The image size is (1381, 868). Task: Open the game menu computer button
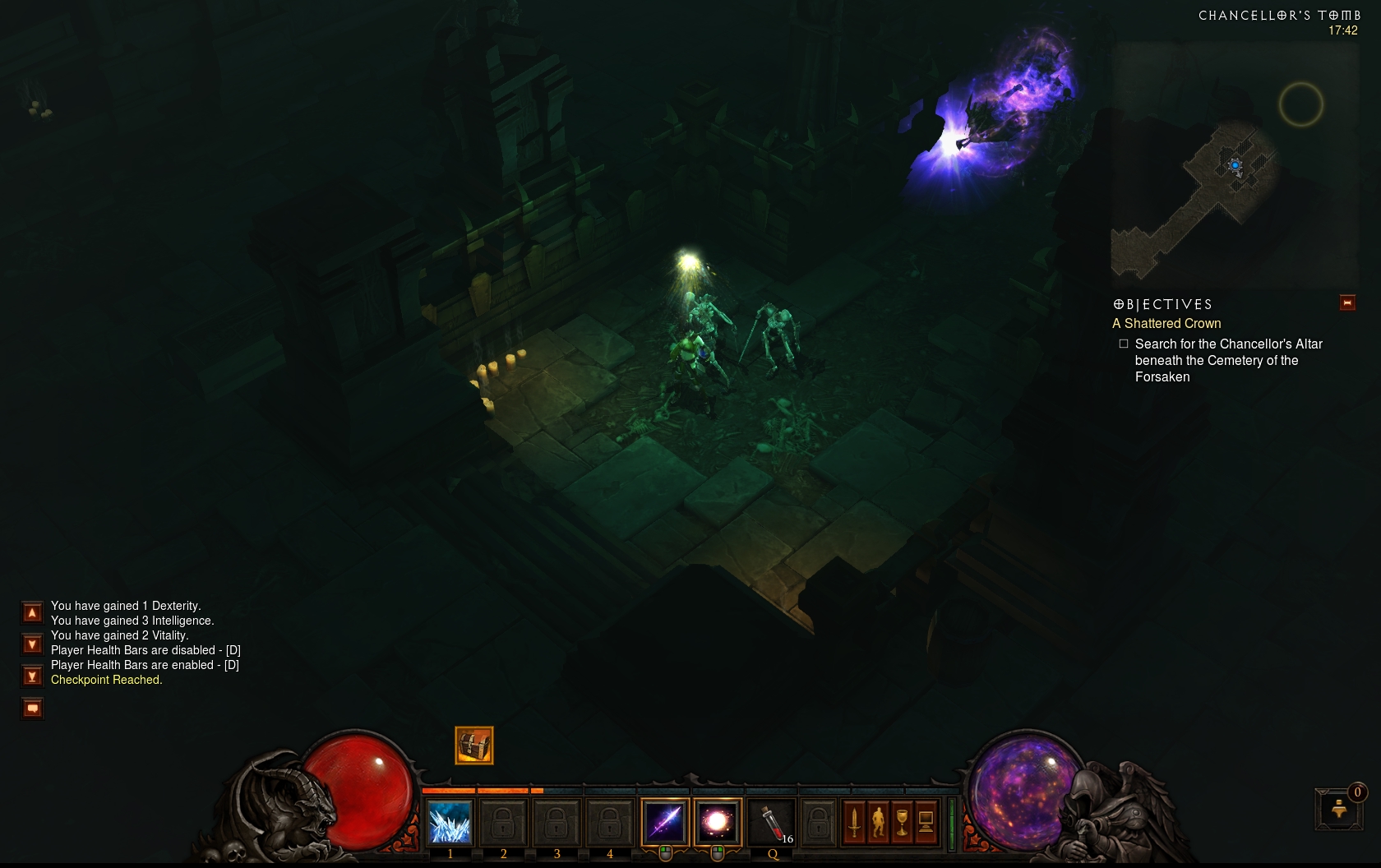click(x=926, y=823)
